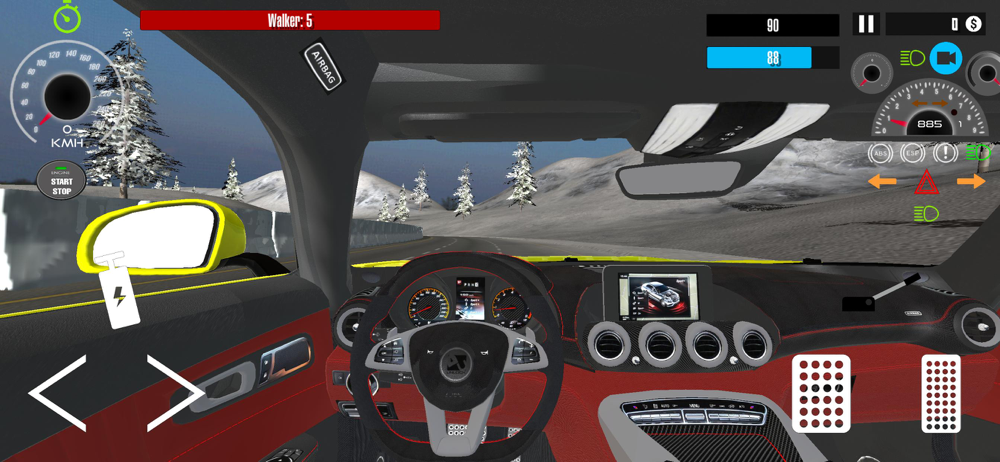The image size is (1000, 462).
Task: Activate the right turn signal arrow
Action: tap(971, 182)
